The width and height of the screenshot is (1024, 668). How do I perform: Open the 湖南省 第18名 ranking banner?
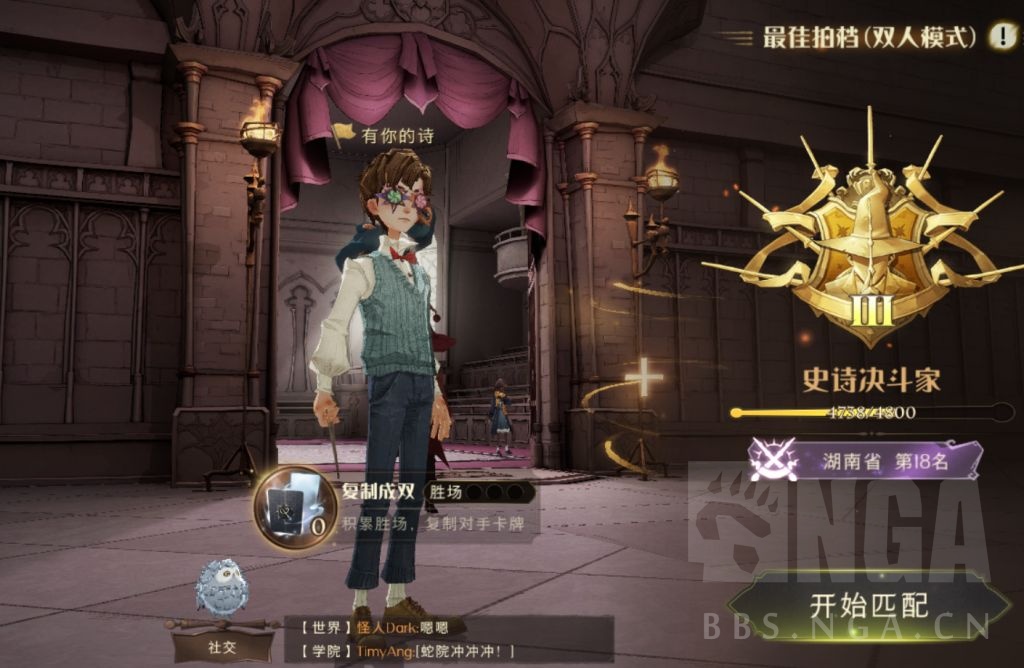coord(865,460)
